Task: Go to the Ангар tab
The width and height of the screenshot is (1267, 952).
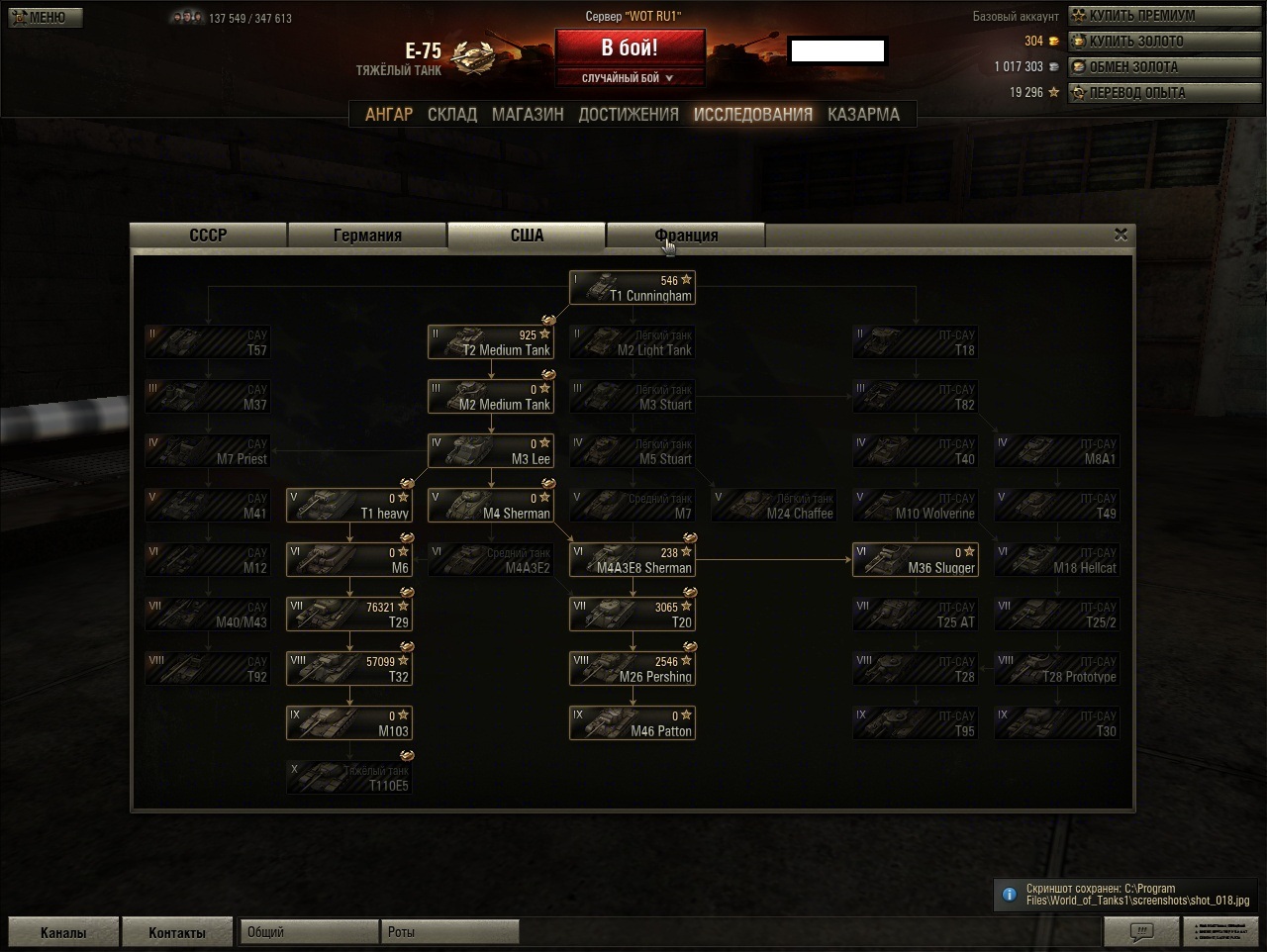Action: [389, 115]
